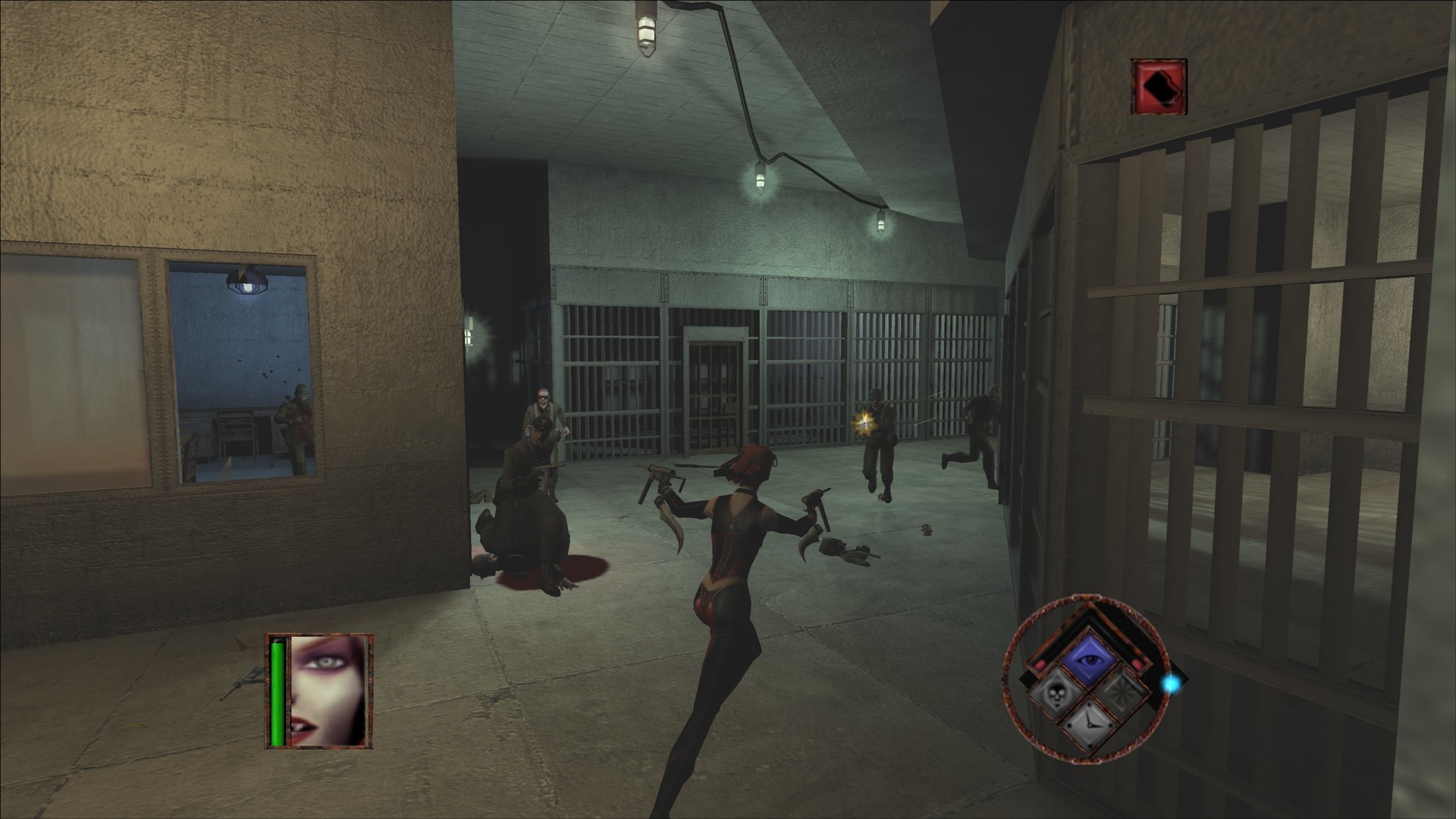The width and height of the screenshot is (1456, 819).
Task: Select the Aura Sense eye power icon
Action: [1090, 657]
